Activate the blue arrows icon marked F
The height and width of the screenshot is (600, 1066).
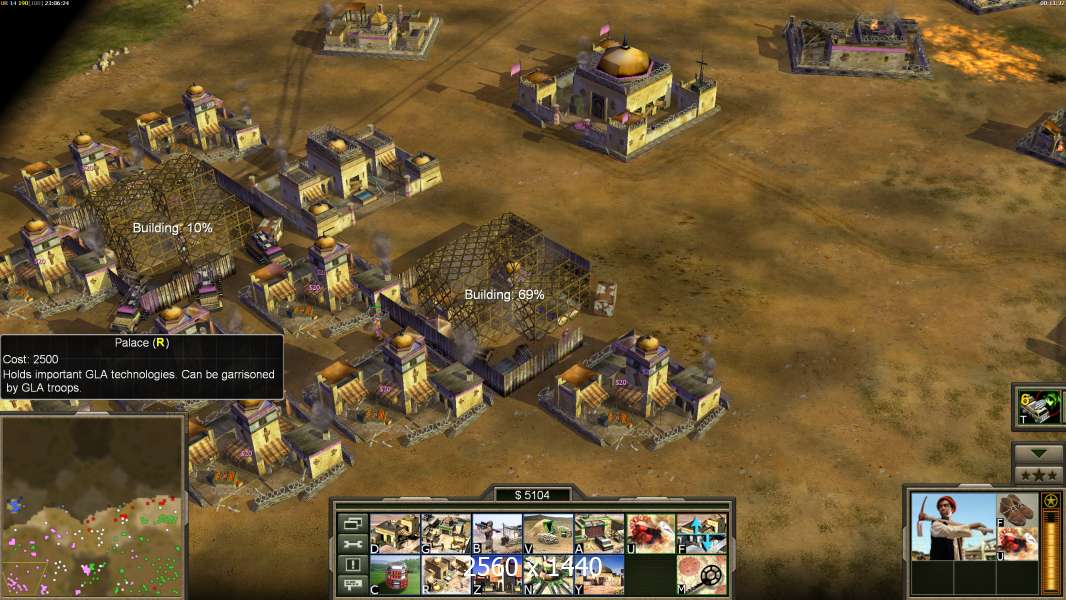pos(702,533)
